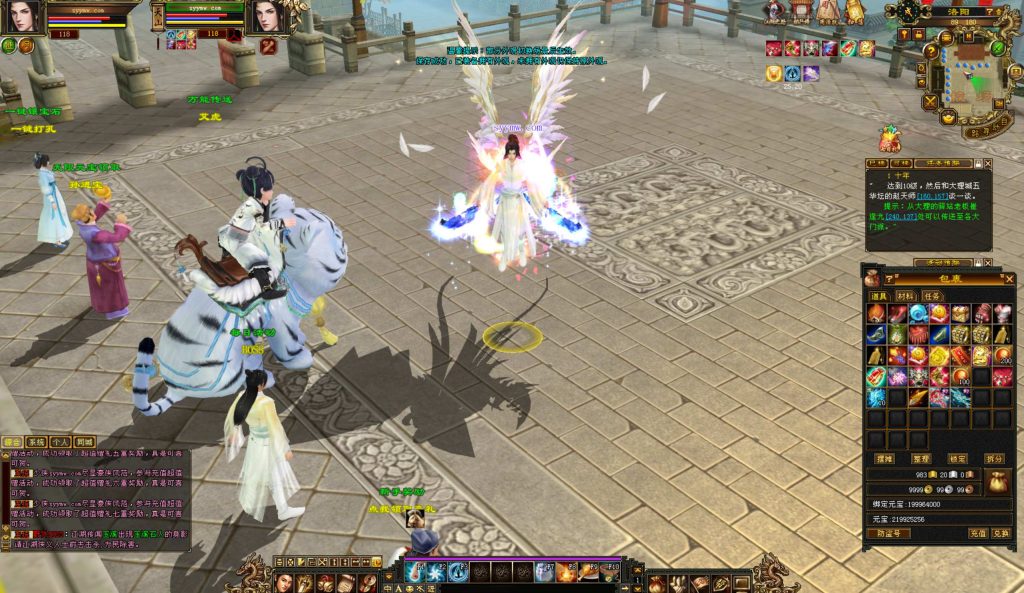Click the 充值 recharge button
The width and height of the screenshot is (1024, 593).
978,534
